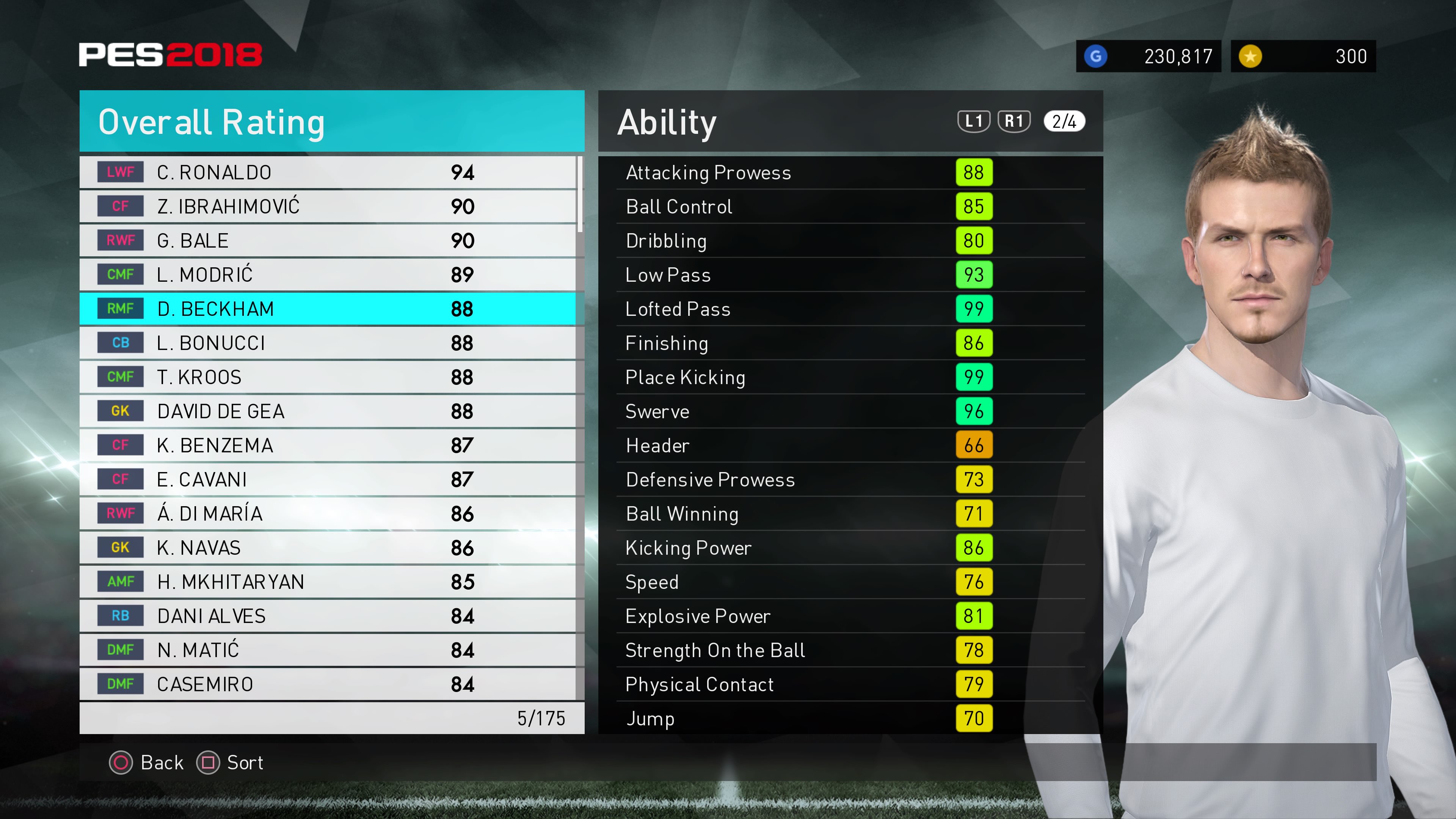
Task: Click the DMF badge beside Casemiro
Action: [121, 684]
